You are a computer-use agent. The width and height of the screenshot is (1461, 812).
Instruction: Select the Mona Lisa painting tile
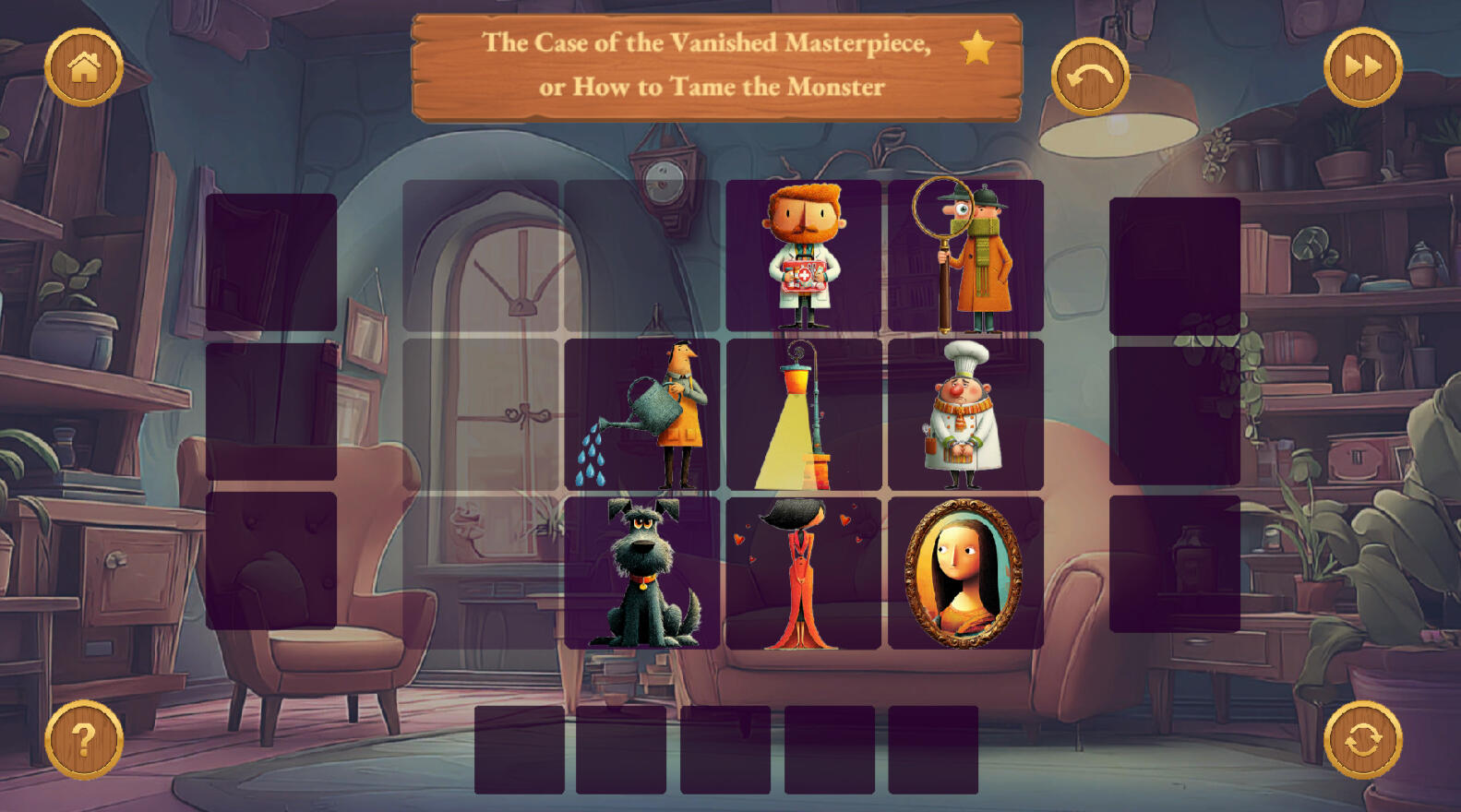pyautogui.click(x=965, y=573)
